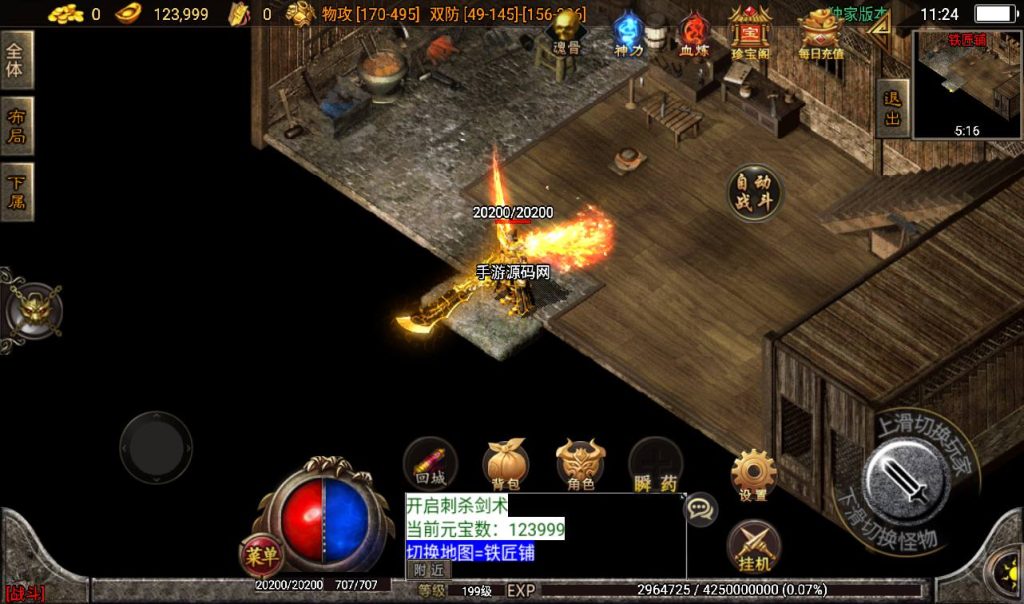The width and height of the screenshot is (1024, 604).
Task: Open the 每日充值 daily recharge
Action: point(821,32)
